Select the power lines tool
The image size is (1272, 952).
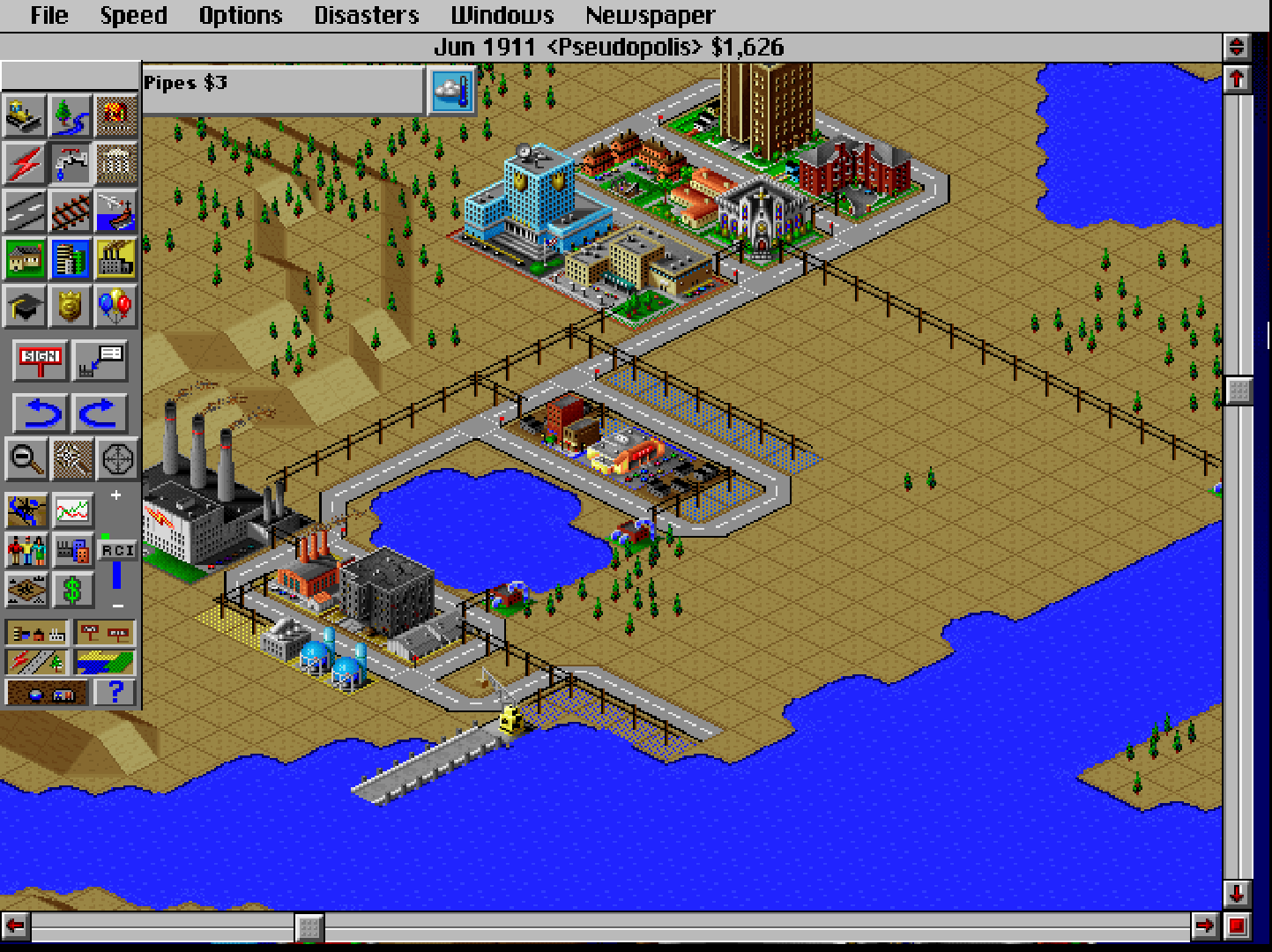pyautogui.click(x=25, y=164)
